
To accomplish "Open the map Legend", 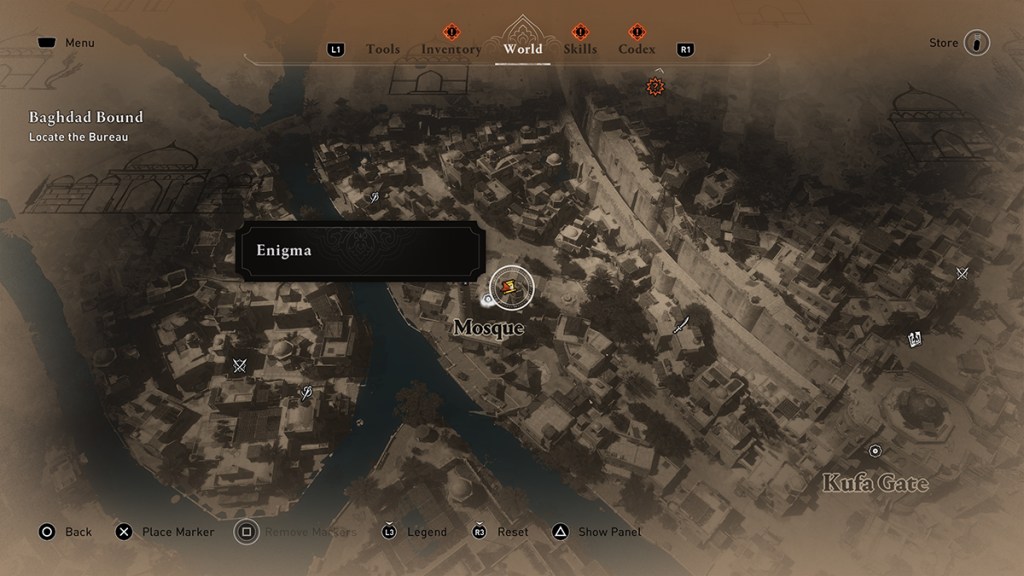I will 415,532.
